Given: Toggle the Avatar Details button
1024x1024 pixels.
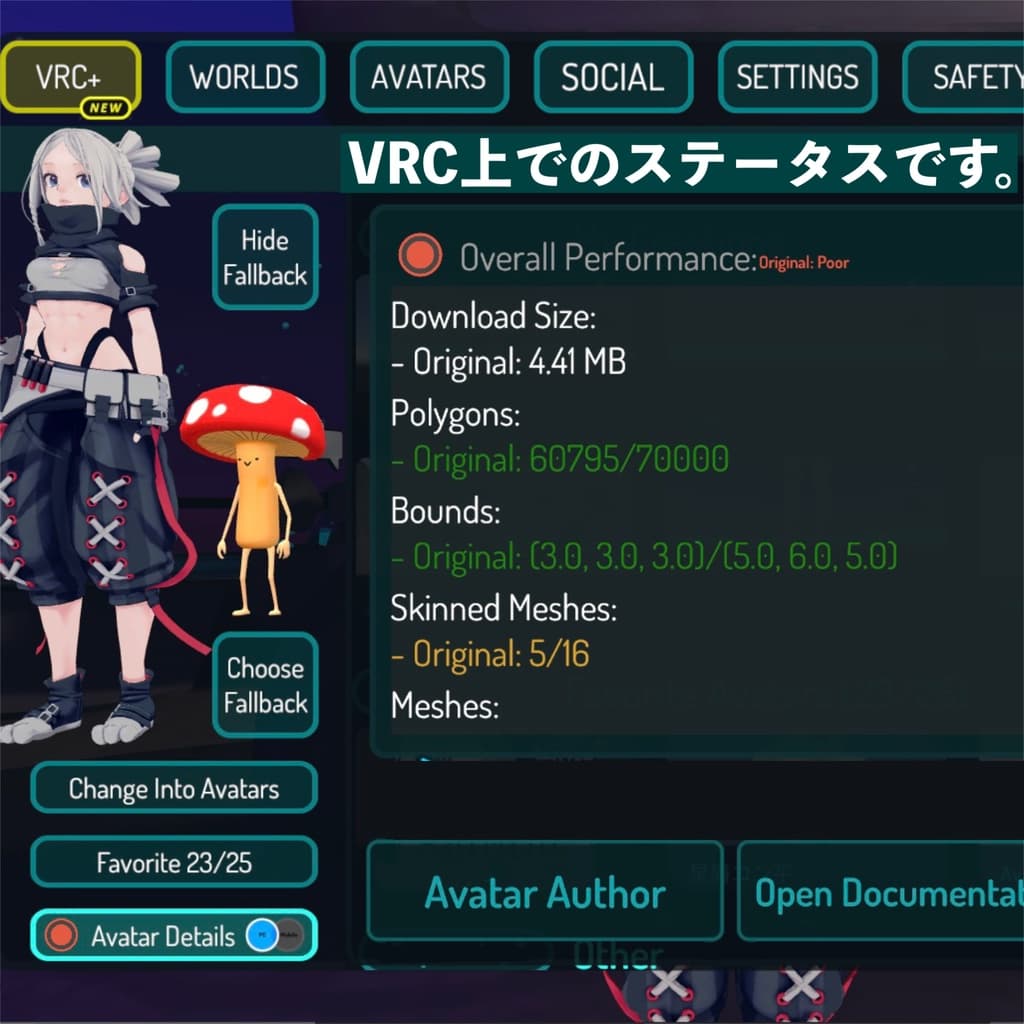Looking at the screenshot, I should [x=150, y=936].
